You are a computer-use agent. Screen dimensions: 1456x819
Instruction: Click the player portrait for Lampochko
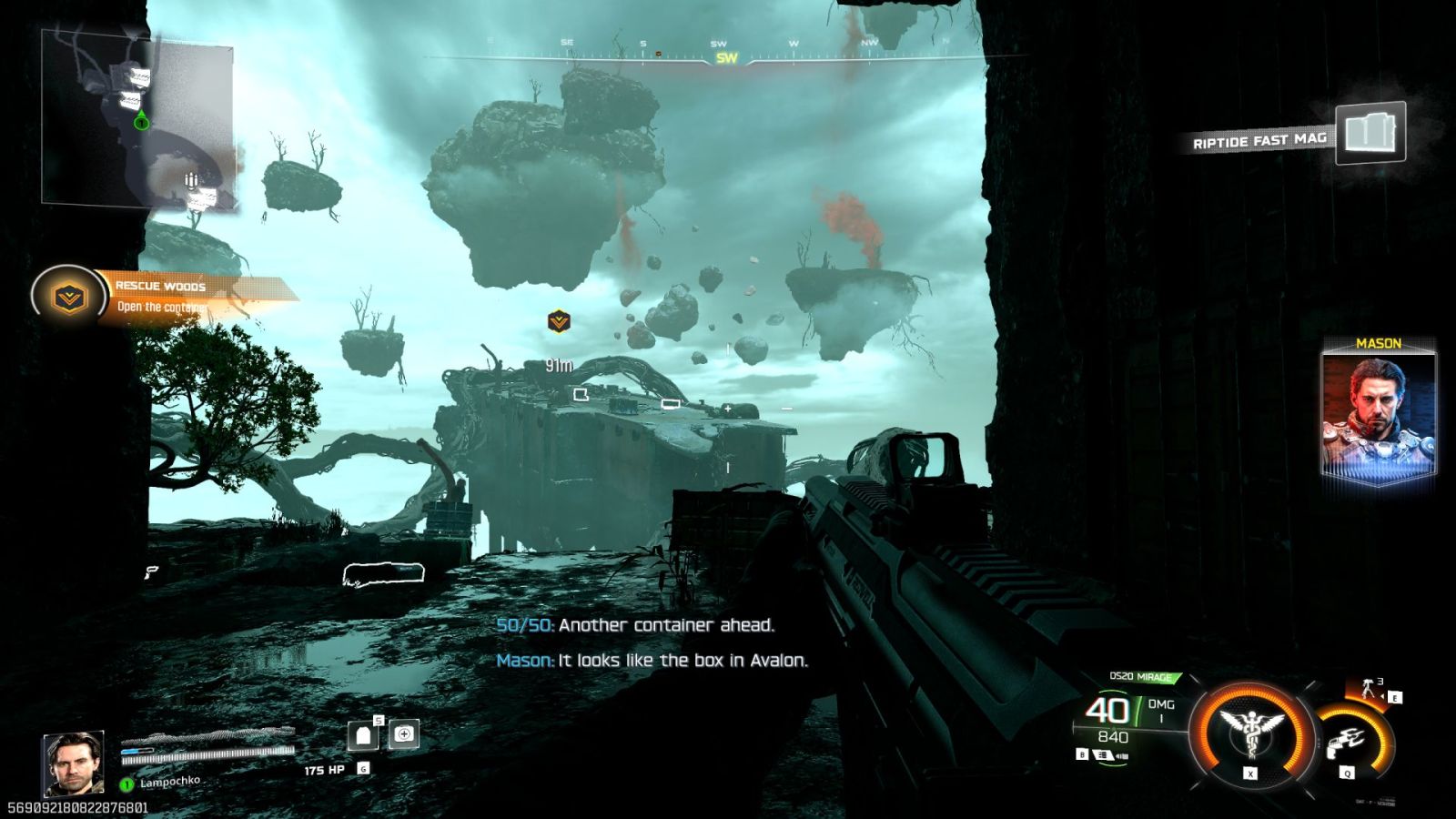[x=73, y=763]
